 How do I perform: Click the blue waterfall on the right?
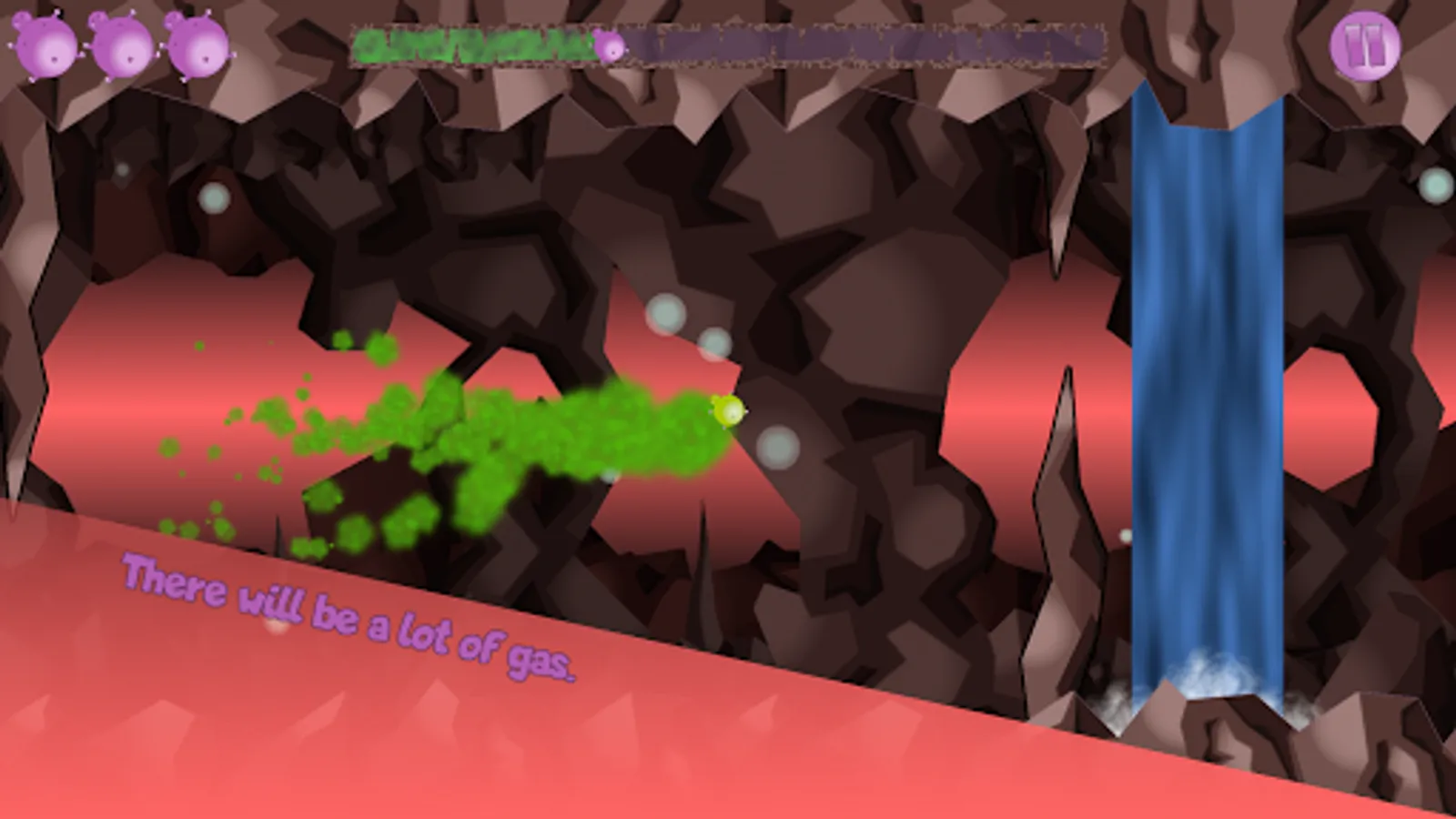[x=1206, y=364]
